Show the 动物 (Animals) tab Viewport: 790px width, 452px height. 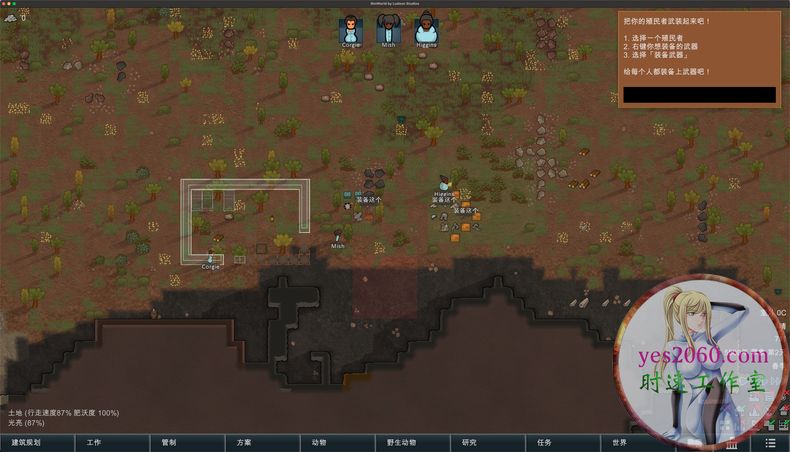(x=319, y=442)
